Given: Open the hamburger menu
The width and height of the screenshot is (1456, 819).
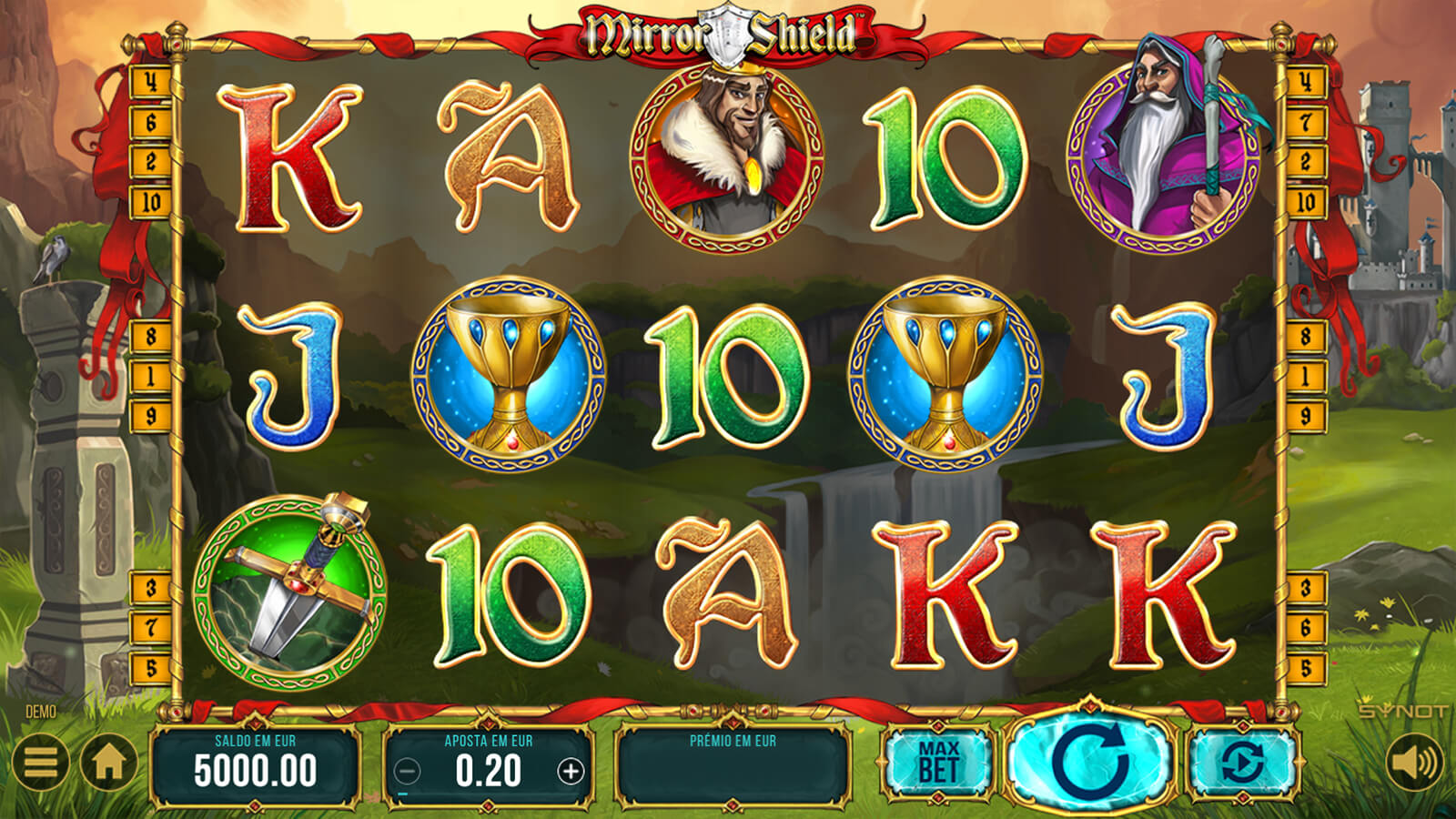Looking at the screenshot, I should [41, 763].
